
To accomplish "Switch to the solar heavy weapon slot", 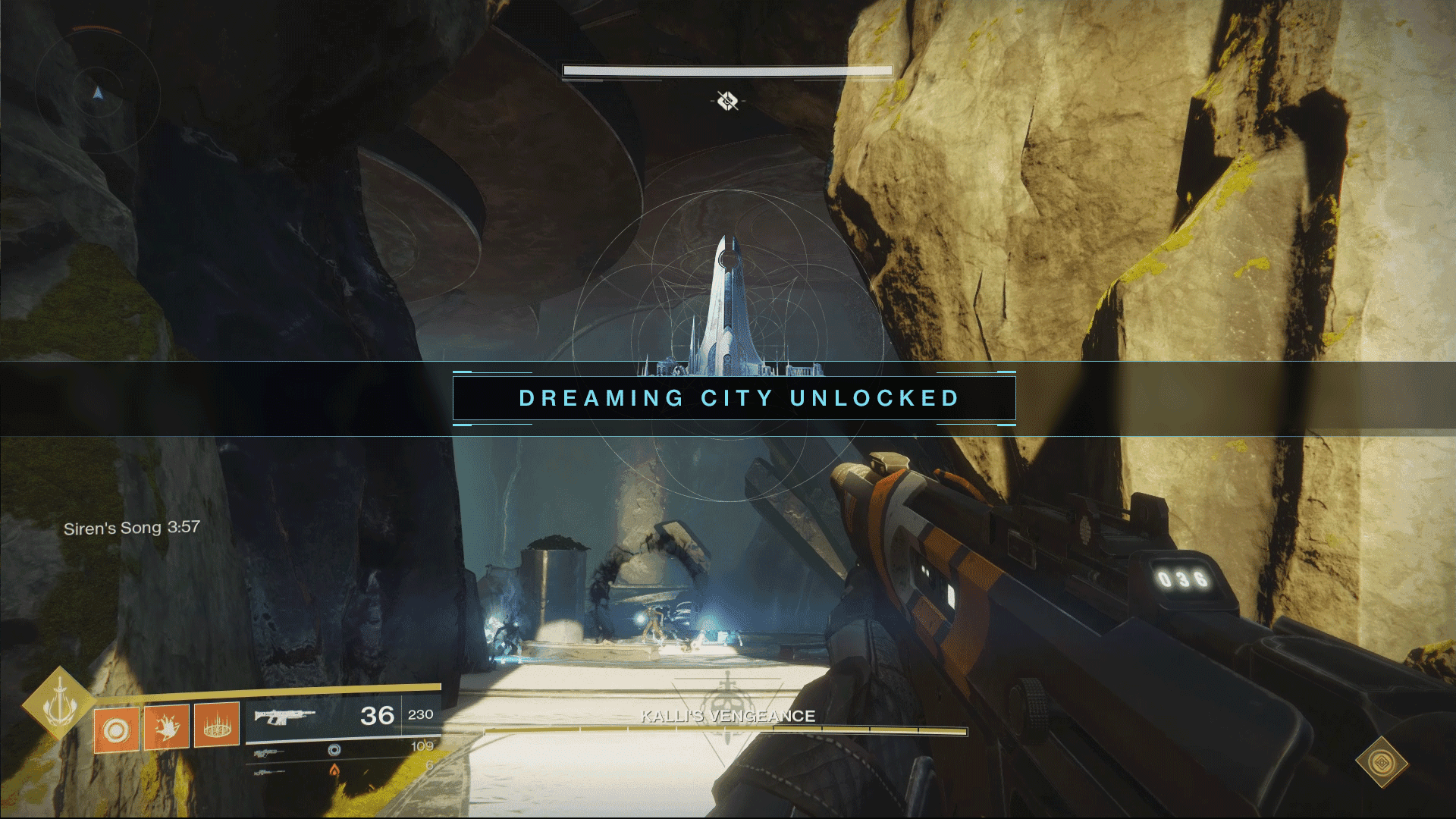I will [x=341, y=770].
